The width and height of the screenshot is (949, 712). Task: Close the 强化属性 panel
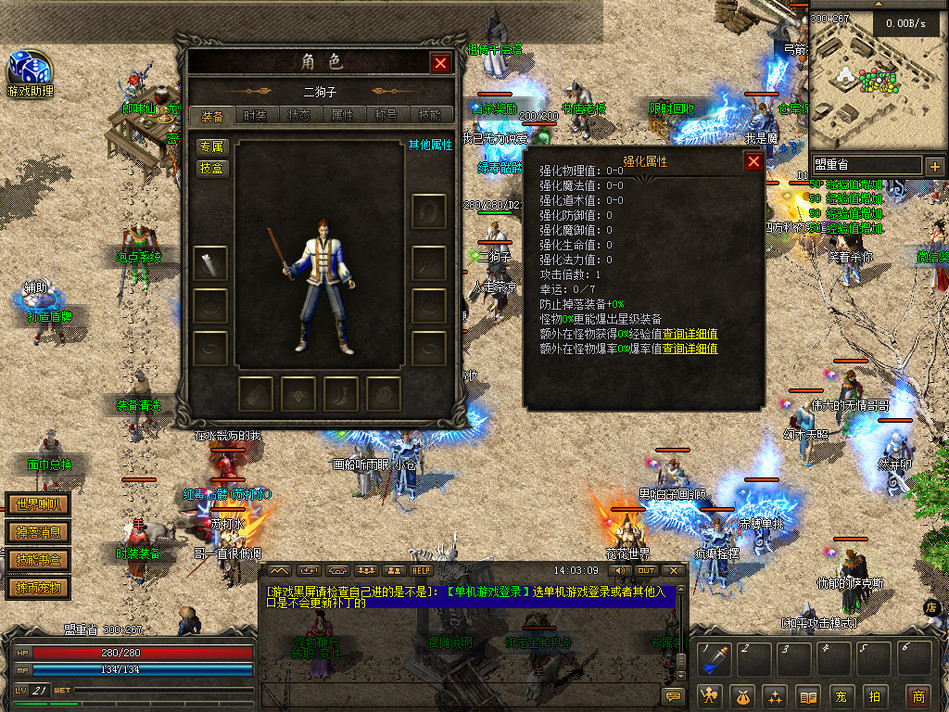click(753, 161)
